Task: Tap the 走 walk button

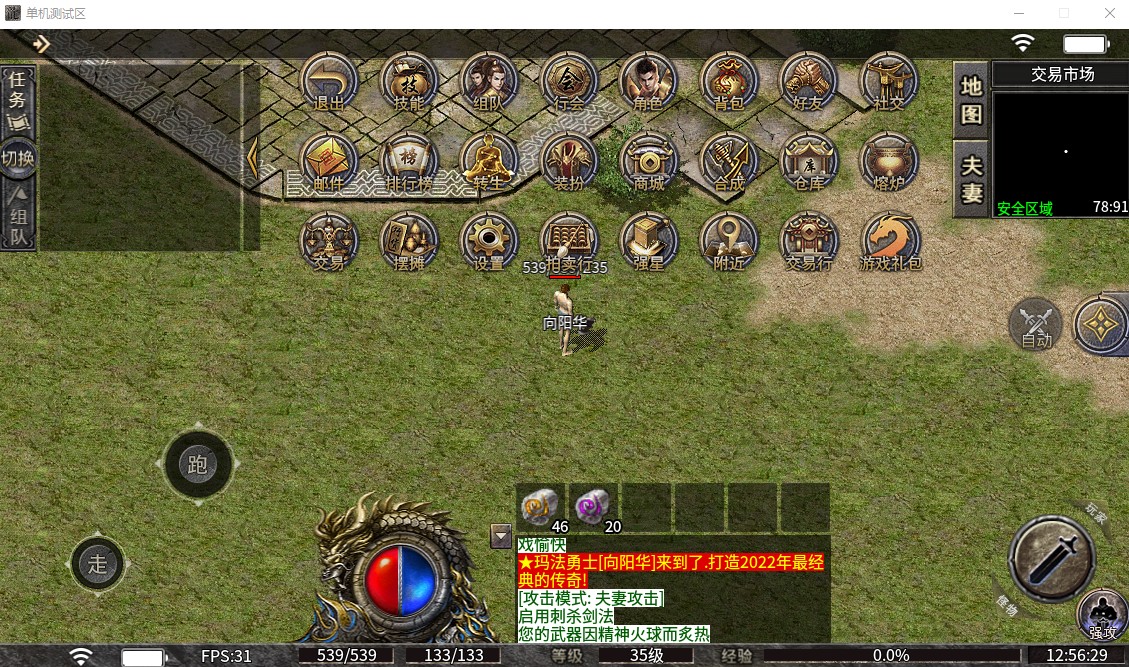Action: [x=98, y=564]
